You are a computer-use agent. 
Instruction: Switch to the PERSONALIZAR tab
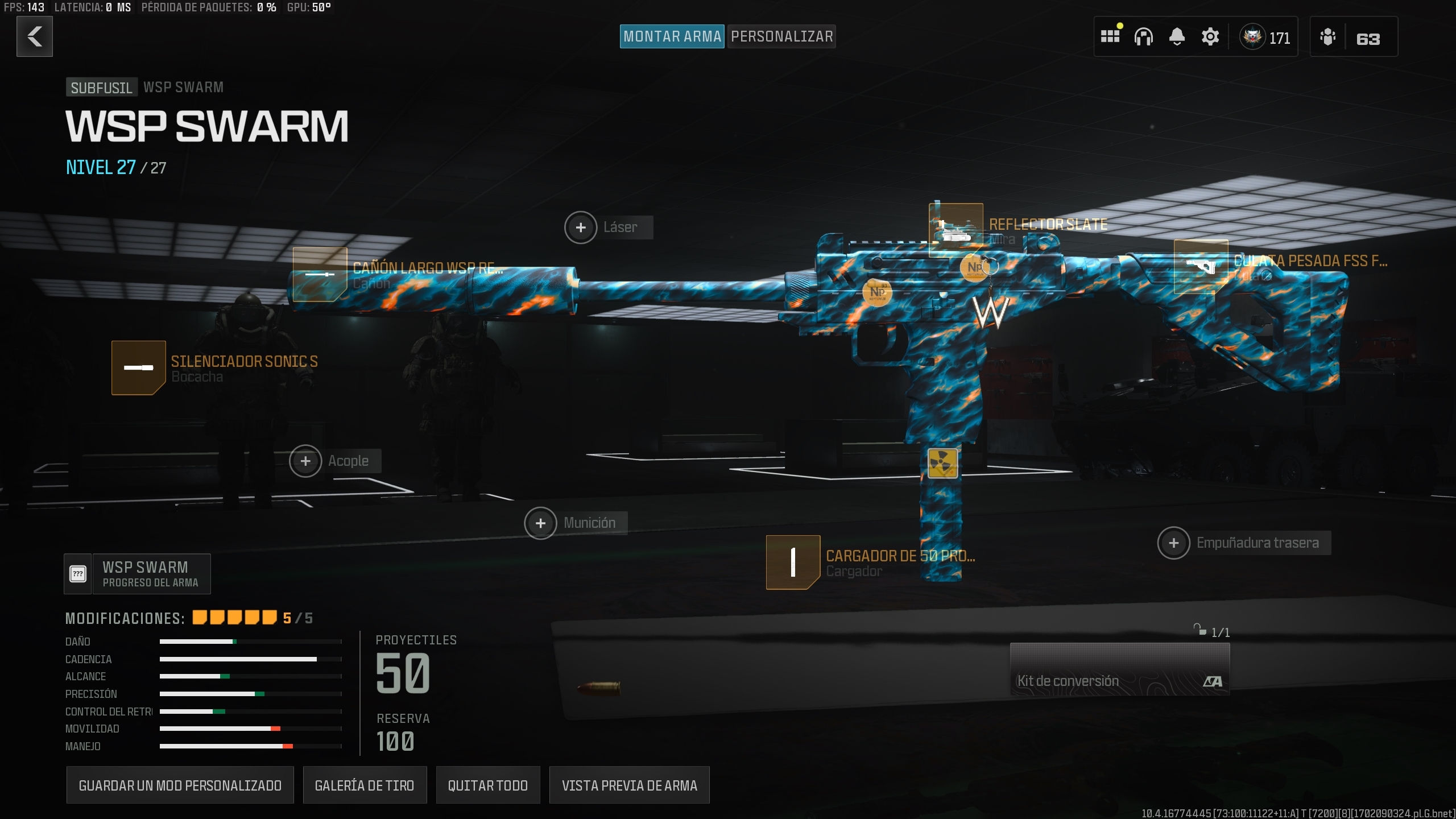click(781, 36)
